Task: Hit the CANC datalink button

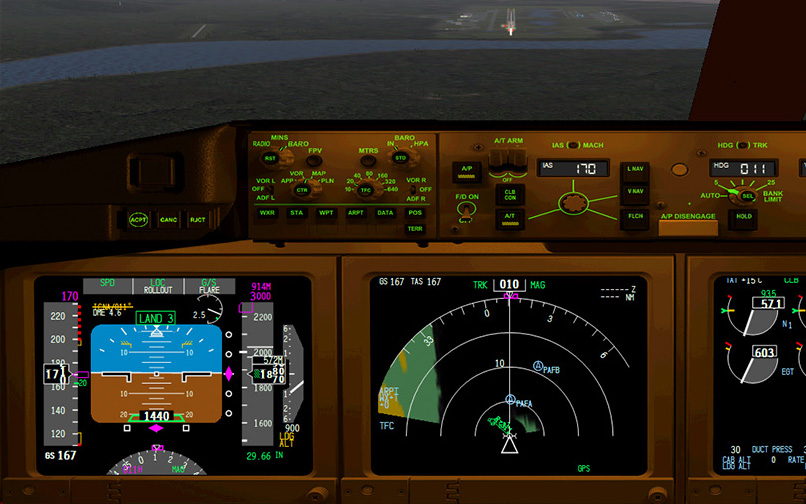Action: tap(169, 219)
